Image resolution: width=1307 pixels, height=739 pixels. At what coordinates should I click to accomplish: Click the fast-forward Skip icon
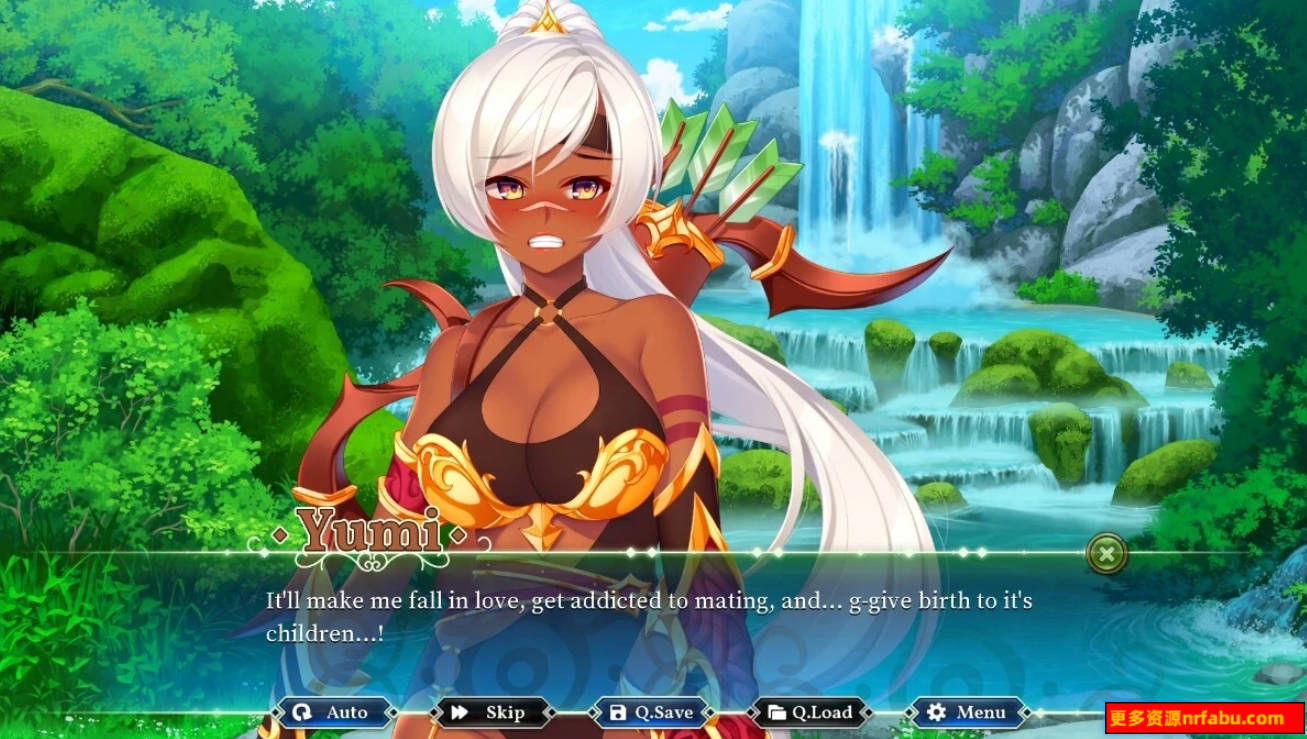[x=459, y=712]
